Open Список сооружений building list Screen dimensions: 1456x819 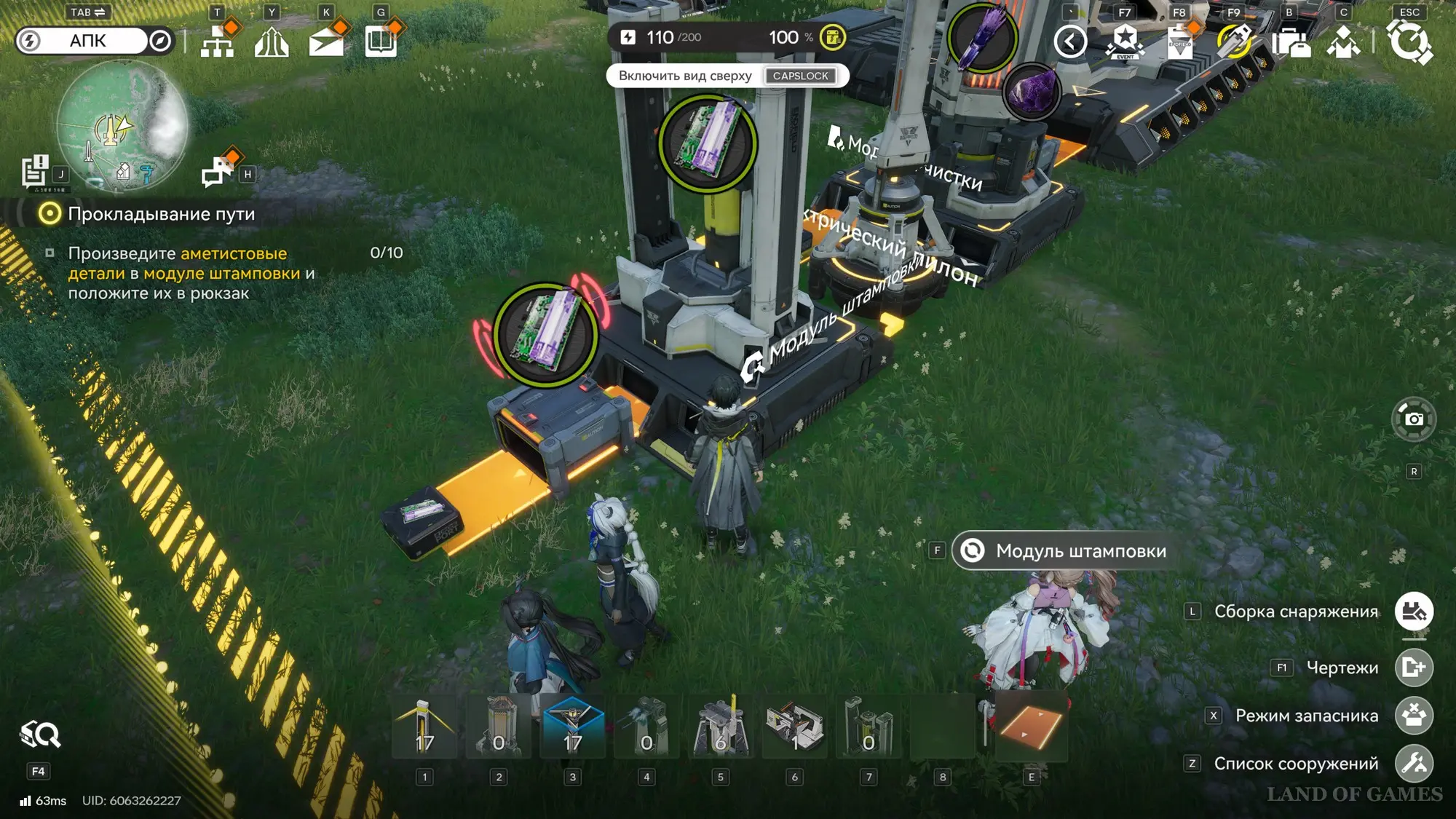1413,764
